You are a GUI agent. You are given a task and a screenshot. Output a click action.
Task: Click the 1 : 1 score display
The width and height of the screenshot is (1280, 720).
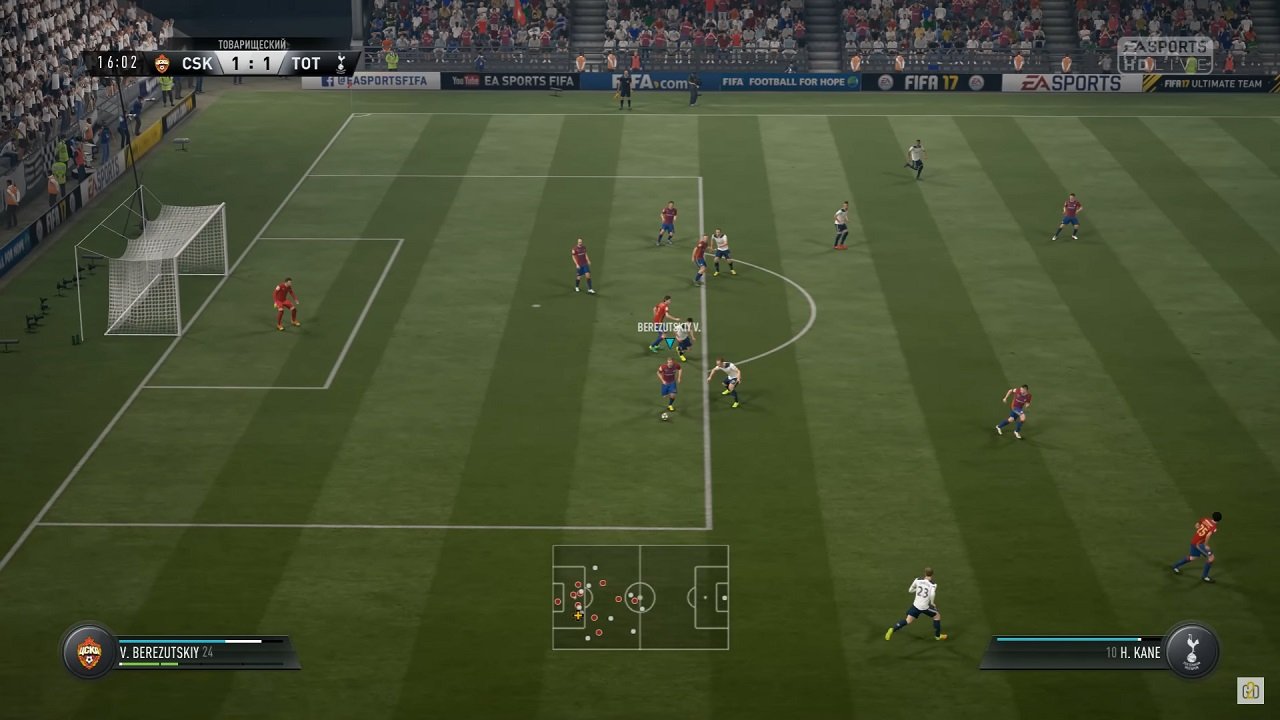pyautogui.click(x=253, y=63)
